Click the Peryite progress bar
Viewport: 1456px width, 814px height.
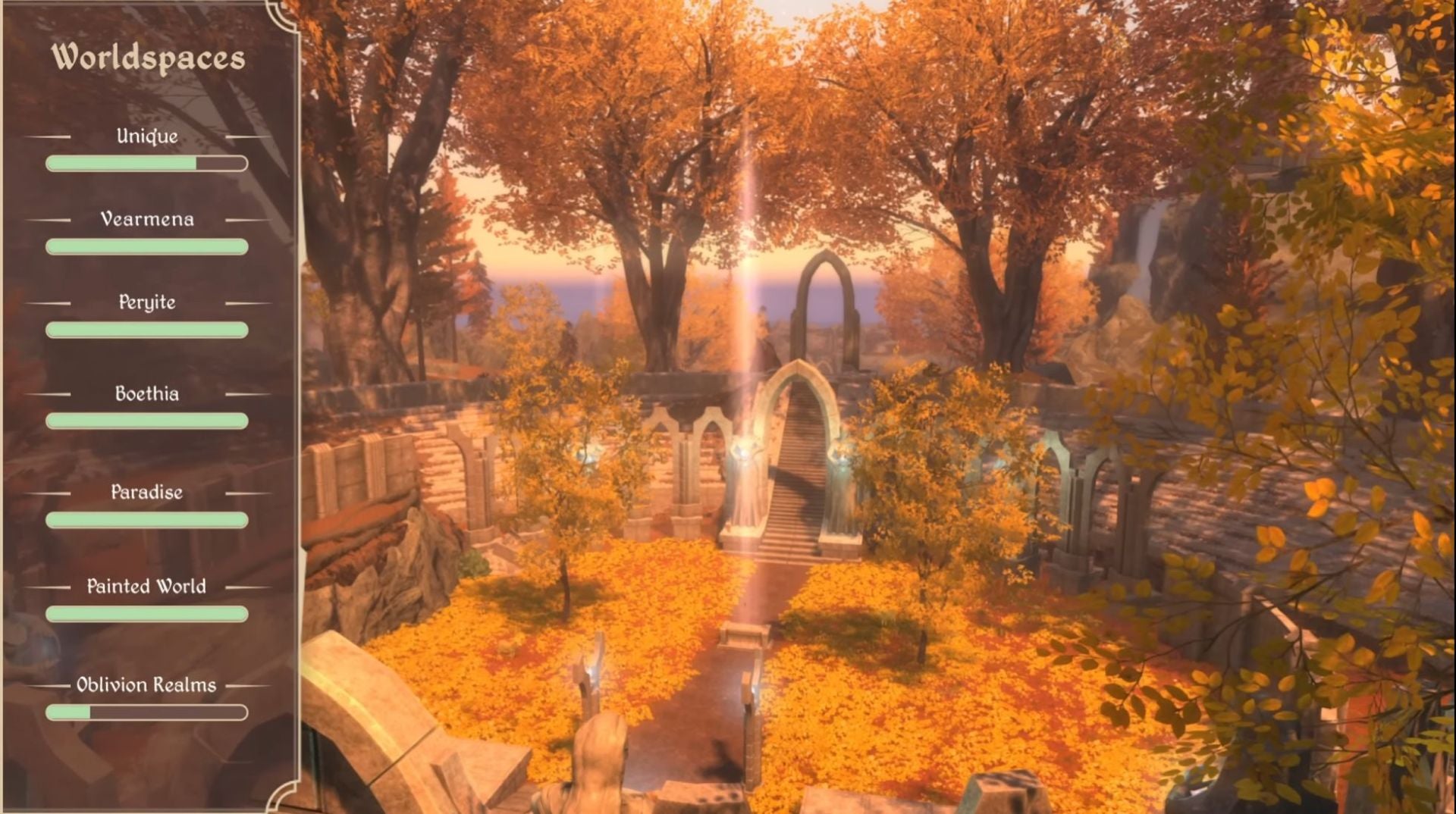click(x=146, y=330)
